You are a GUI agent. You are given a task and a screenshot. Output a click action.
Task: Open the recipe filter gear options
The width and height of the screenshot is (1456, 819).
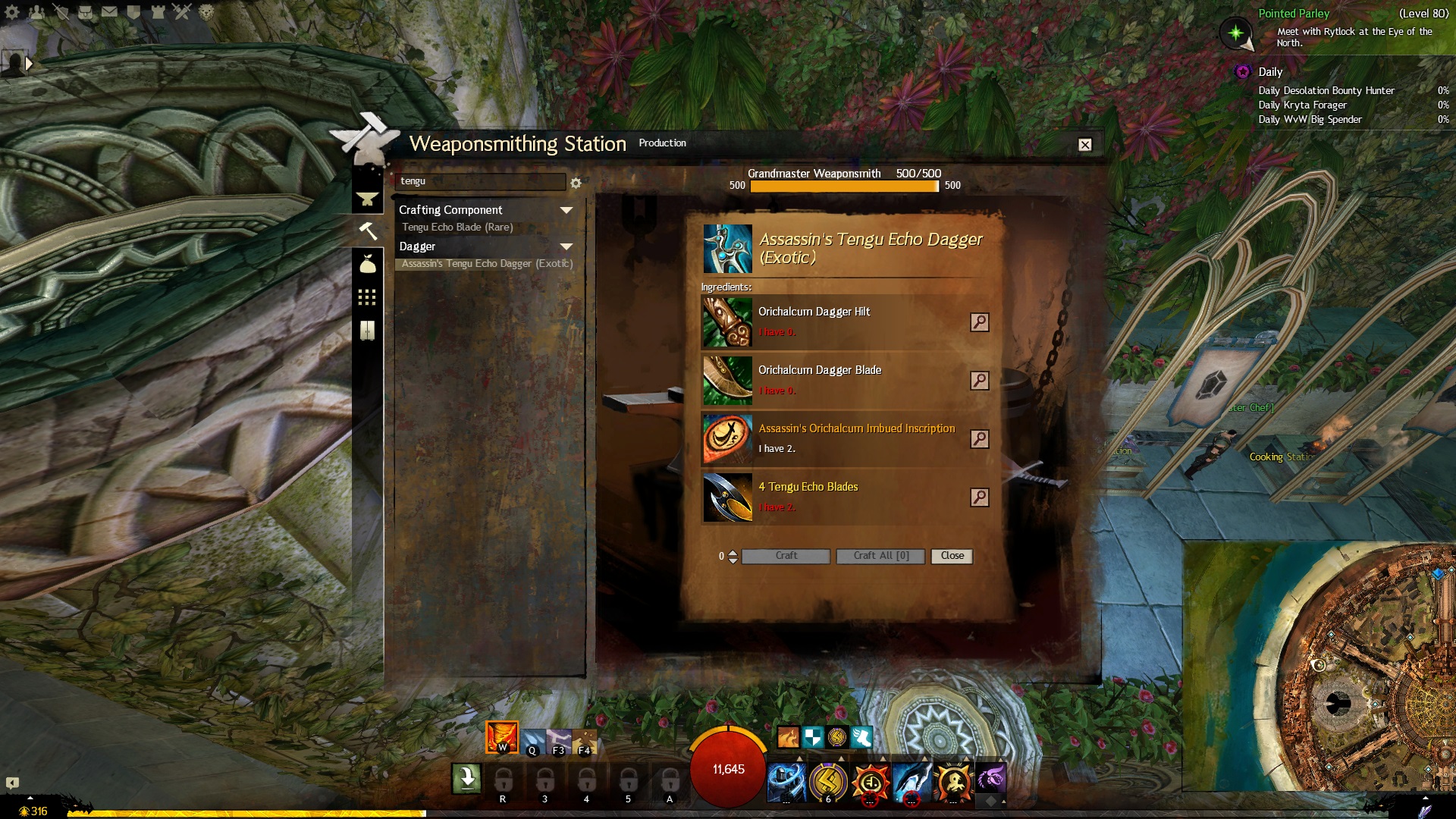click(x=576, y=183)
